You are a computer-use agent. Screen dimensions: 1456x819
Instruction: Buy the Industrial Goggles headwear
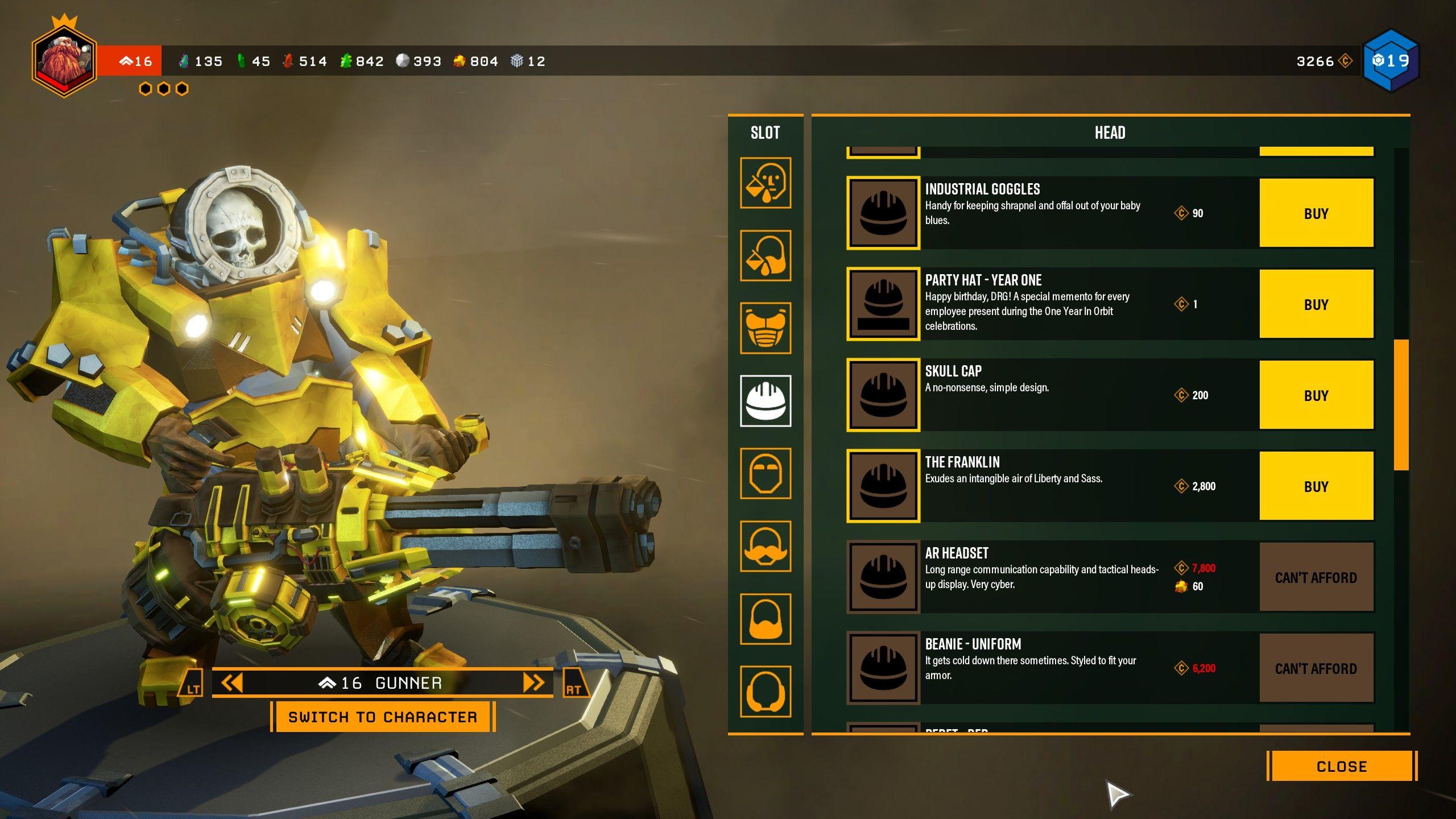click(x=1316, y=213)
